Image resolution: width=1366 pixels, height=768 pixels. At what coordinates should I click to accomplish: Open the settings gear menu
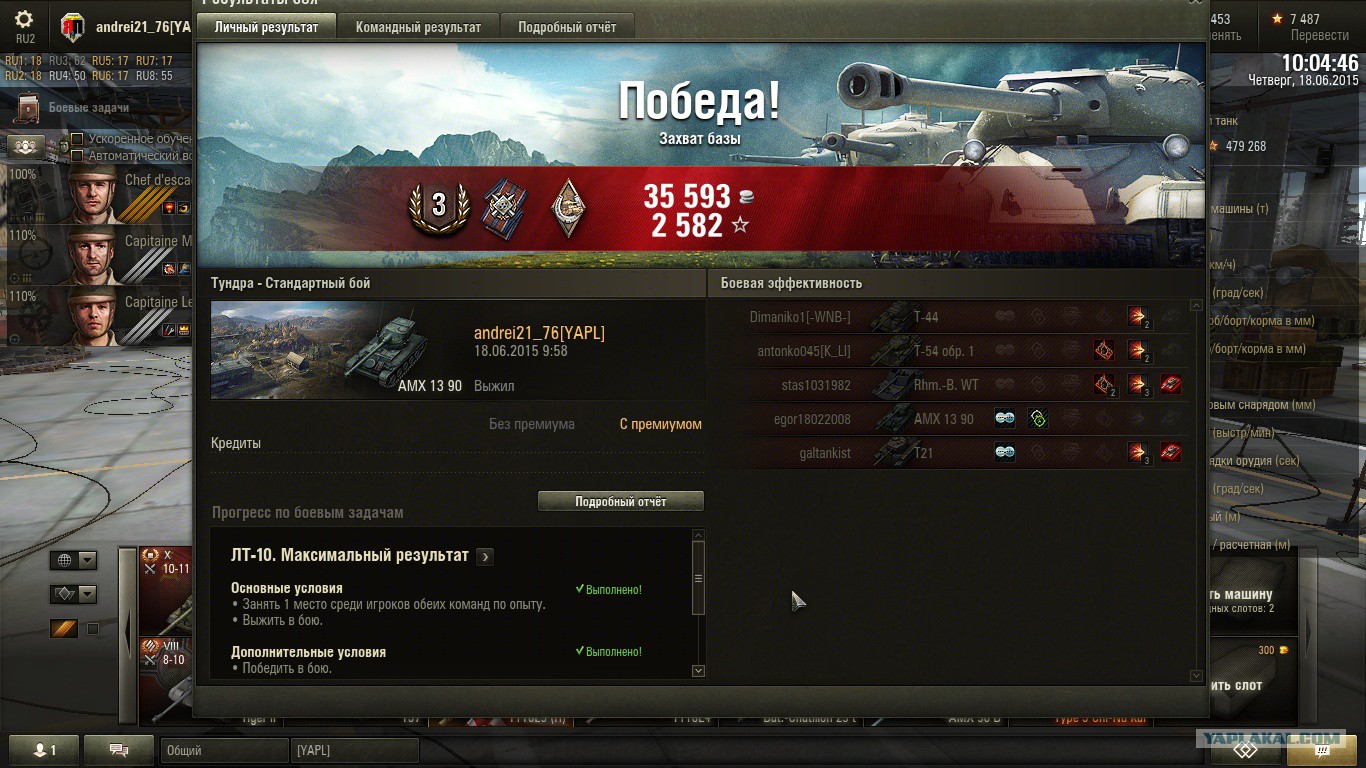tap(24, 20)
